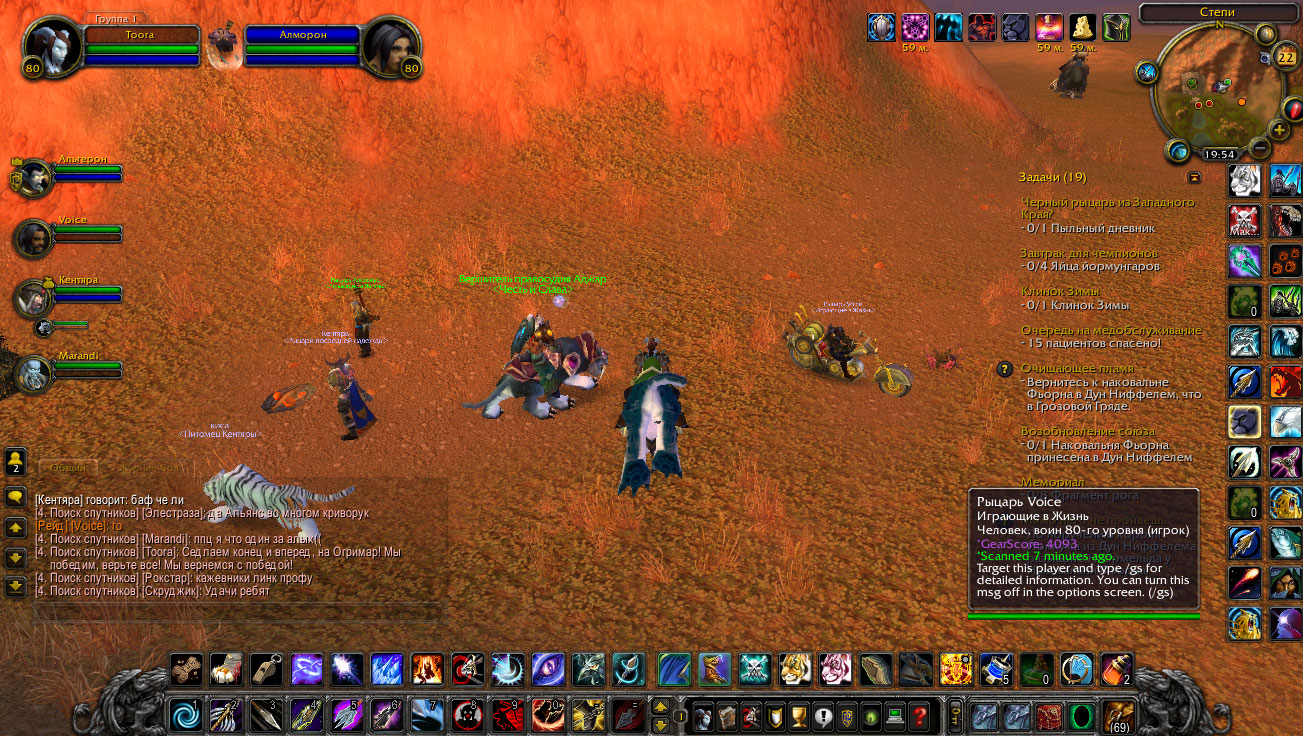Screen dimensions: 1303x736
Task: Zoom out the minimap with minus button
Action: 1260,149
